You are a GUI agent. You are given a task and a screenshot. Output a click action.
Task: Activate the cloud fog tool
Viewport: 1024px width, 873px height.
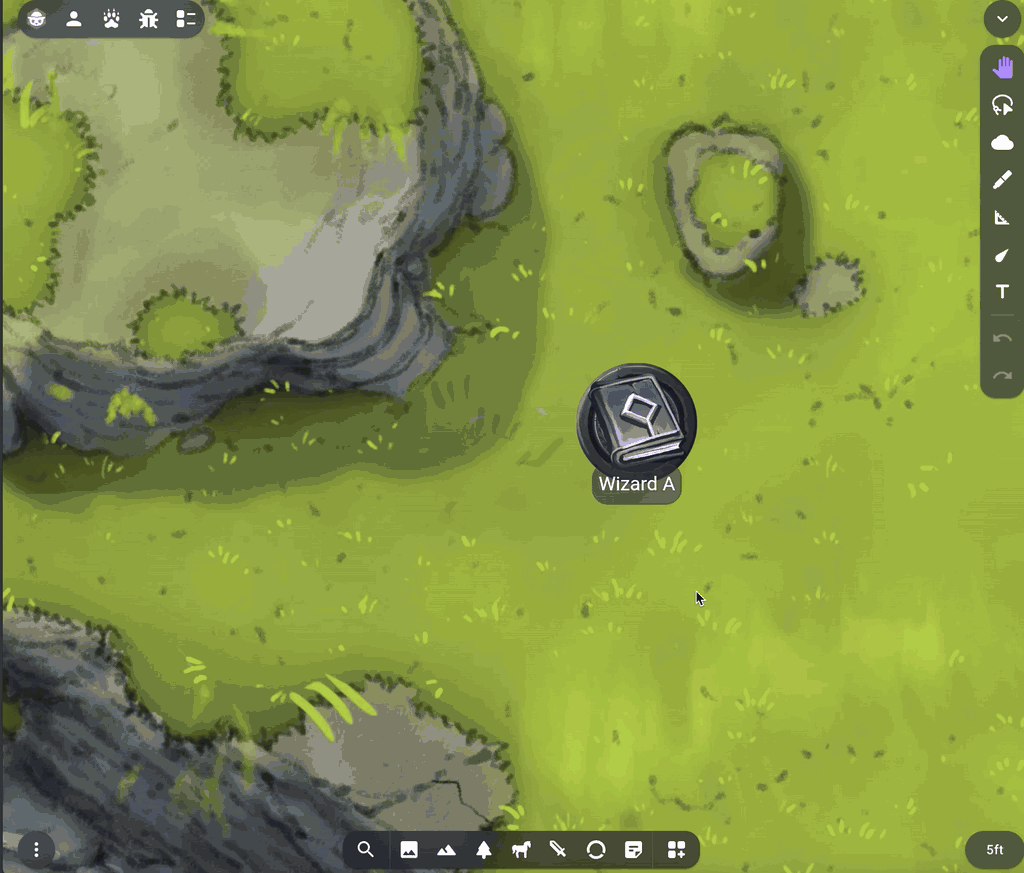(x=1002, y=143)
